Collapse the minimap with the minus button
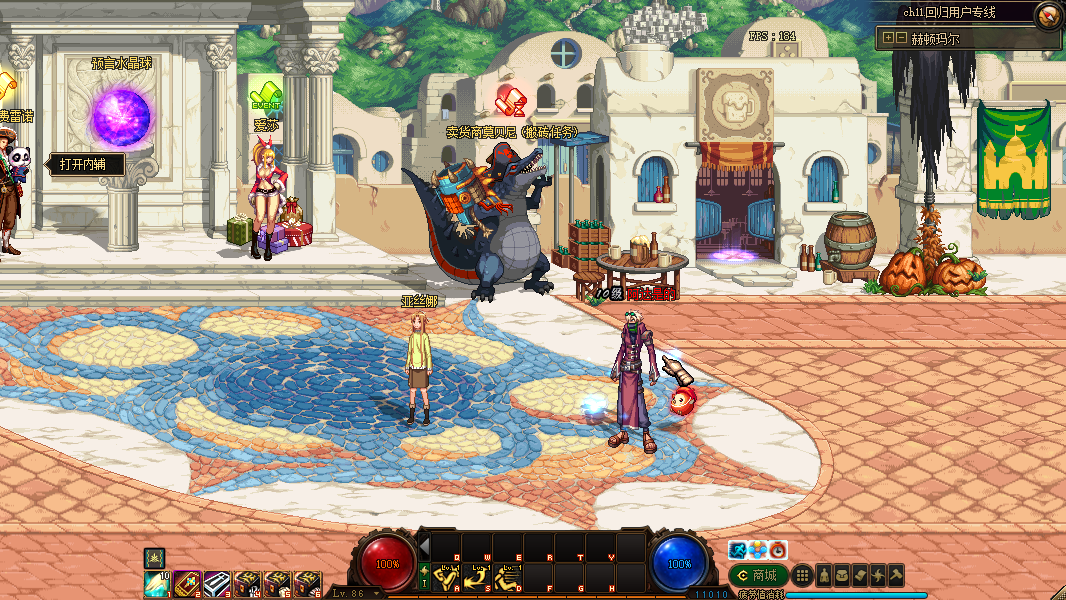 pyautogui.click(x=901, y=38)
